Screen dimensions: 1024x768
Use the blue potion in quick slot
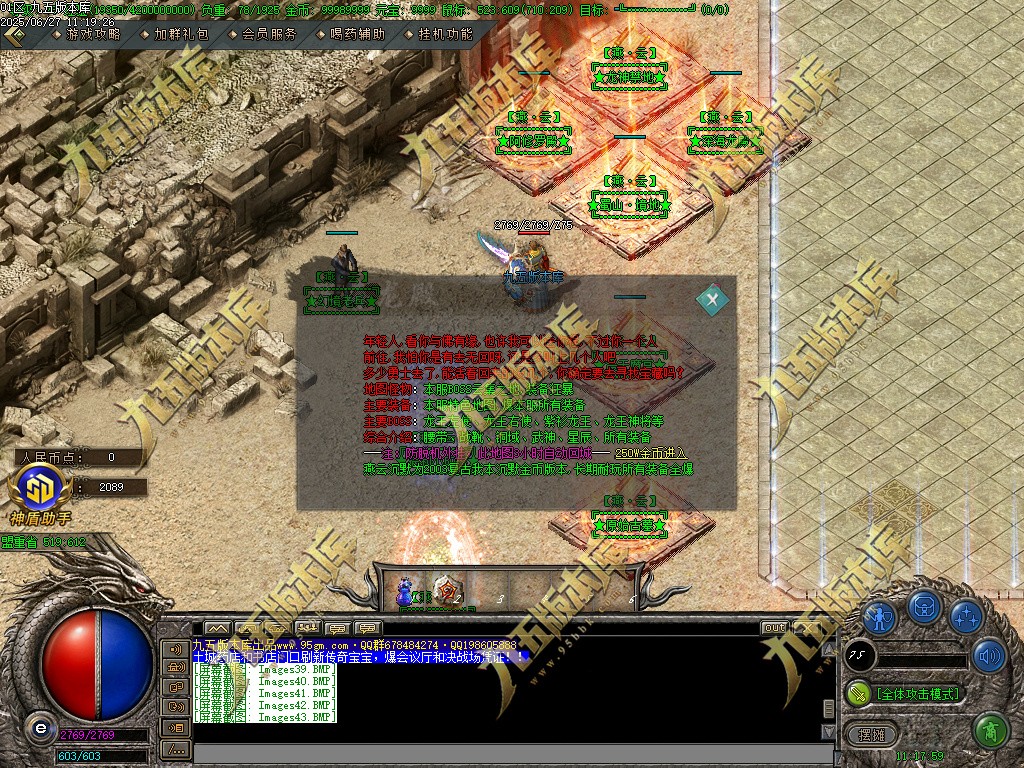(407, 591)
